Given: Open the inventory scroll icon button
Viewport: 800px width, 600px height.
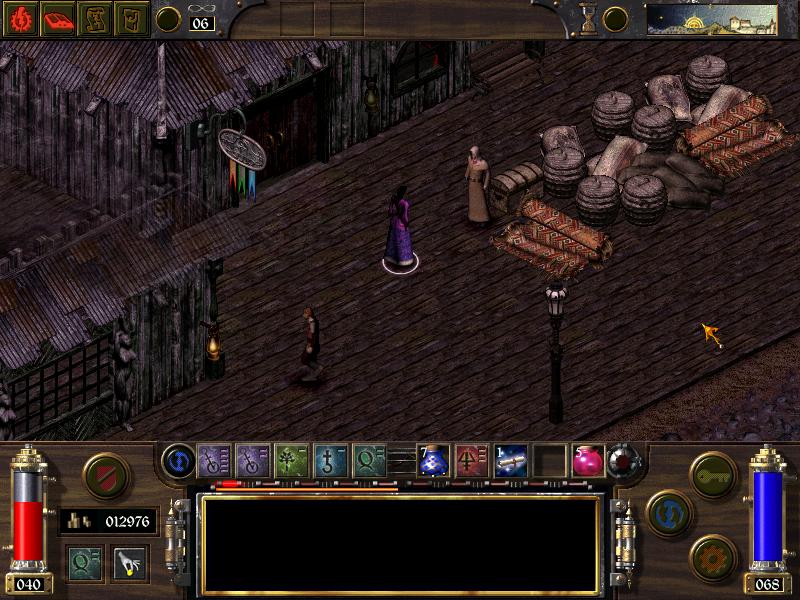Looking at the screenshot, I should pos(131,19).
